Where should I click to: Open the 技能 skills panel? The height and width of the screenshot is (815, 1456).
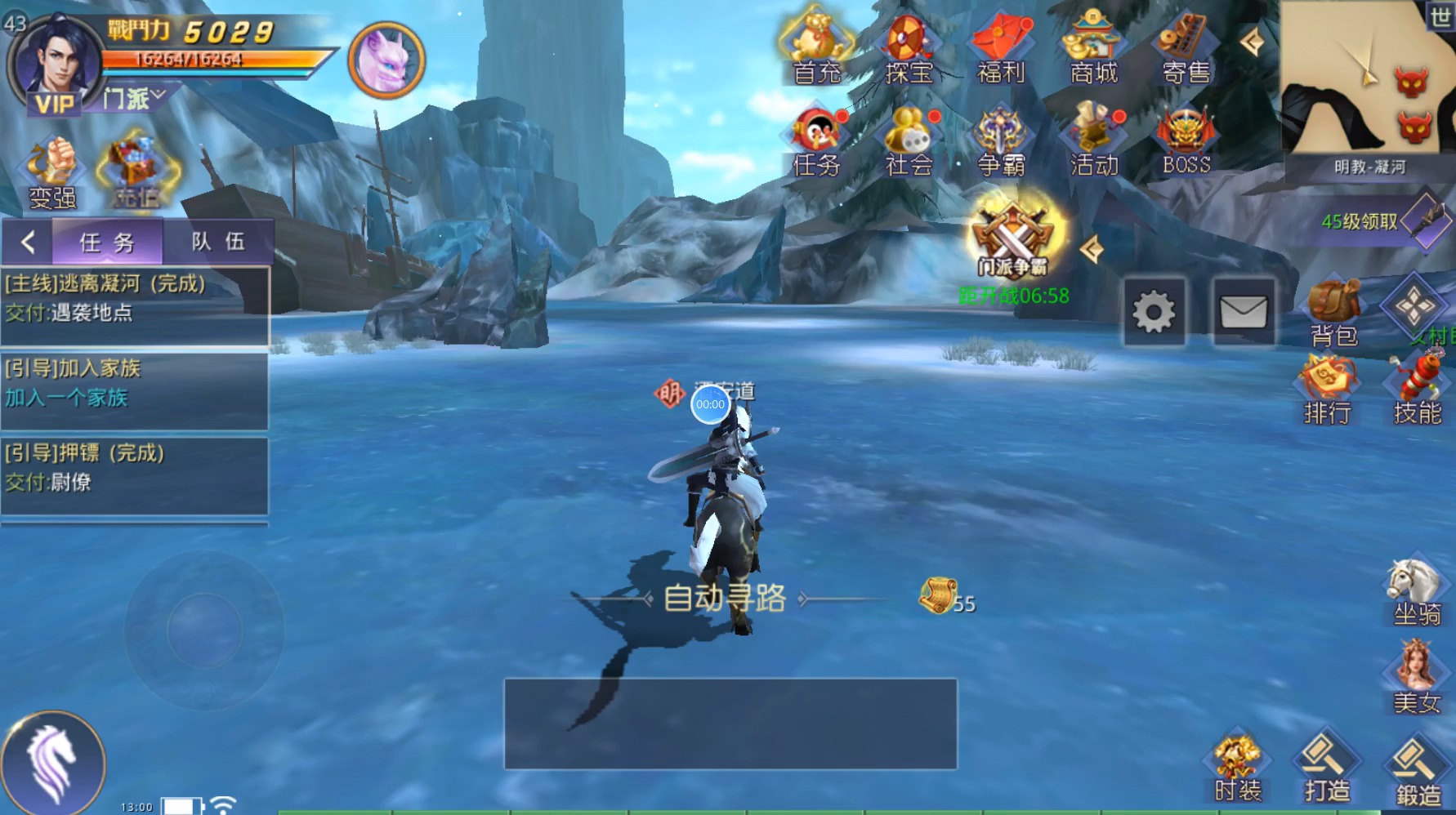[x=1417, y=390]
